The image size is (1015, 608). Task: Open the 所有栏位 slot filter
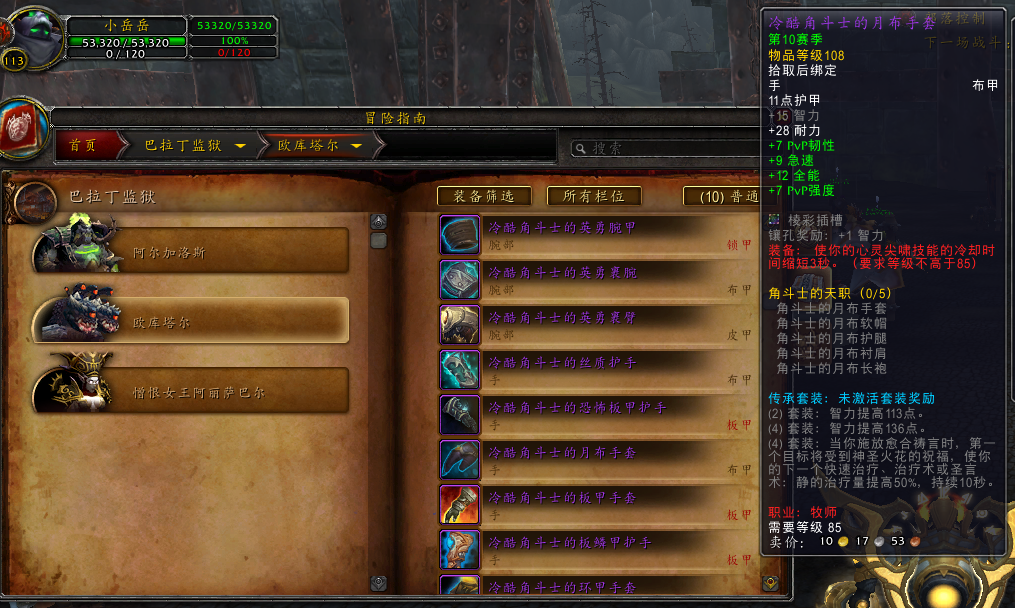[x=594, y=197]
